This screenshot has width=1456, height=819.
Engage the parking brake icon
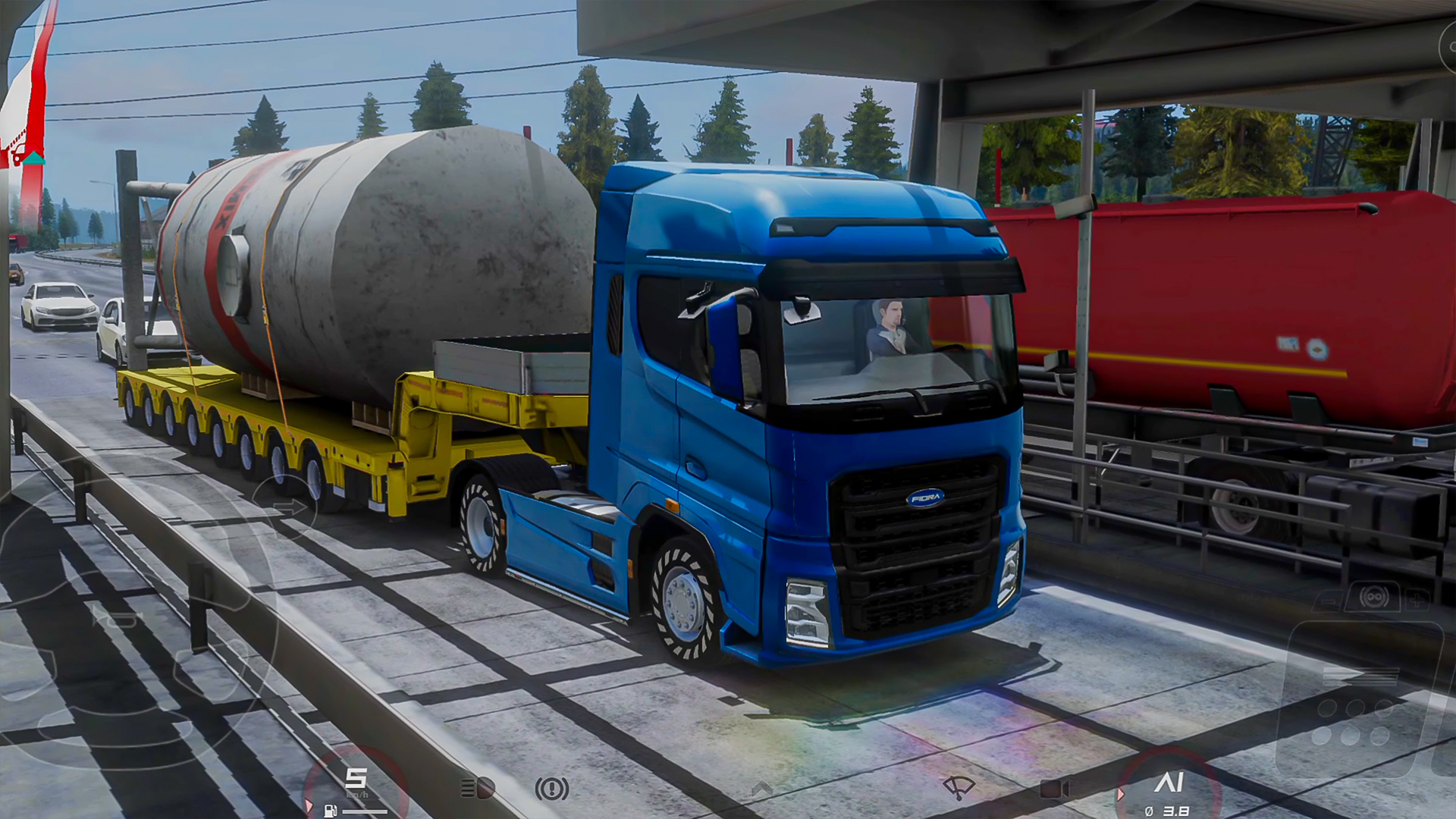pos(552,789)
